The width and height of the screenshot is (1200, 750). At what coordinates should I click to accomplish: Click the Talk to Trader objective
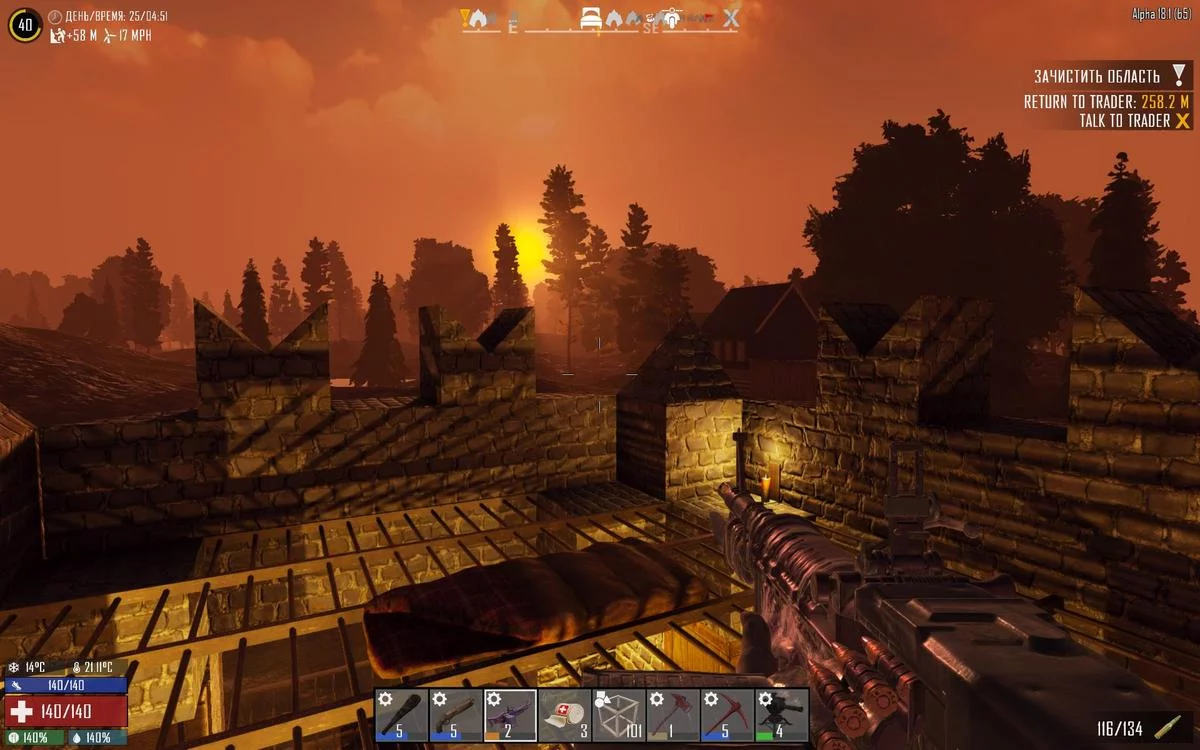(x=1124, y=121)
